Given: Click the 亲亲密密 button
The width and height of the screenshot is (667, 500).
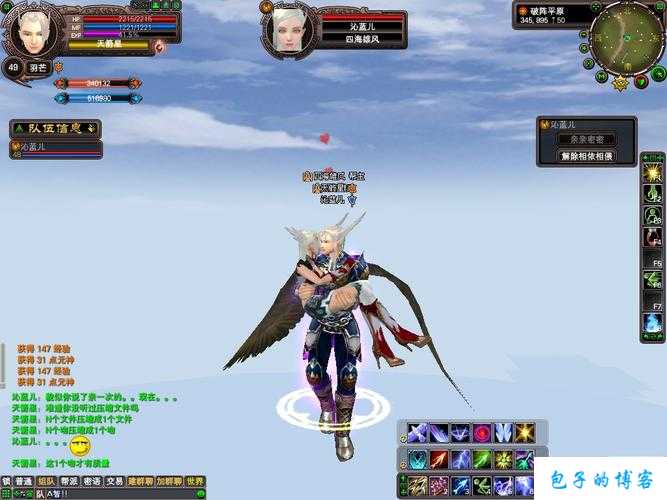Looking at the screenshot, I should (x=586, y=141).
